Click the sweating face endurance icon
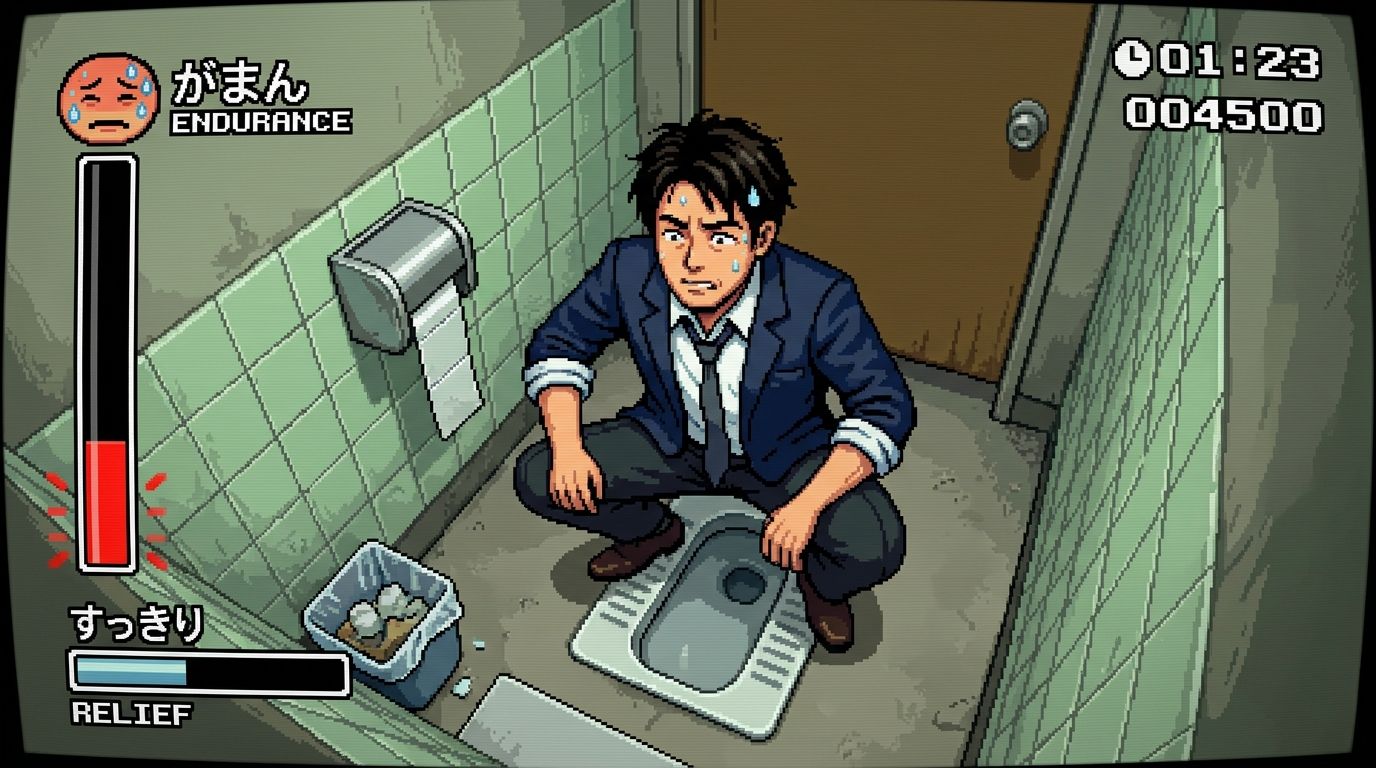Image resolution: width=1376 pixels, height=768 pixels. pos(108,98)
